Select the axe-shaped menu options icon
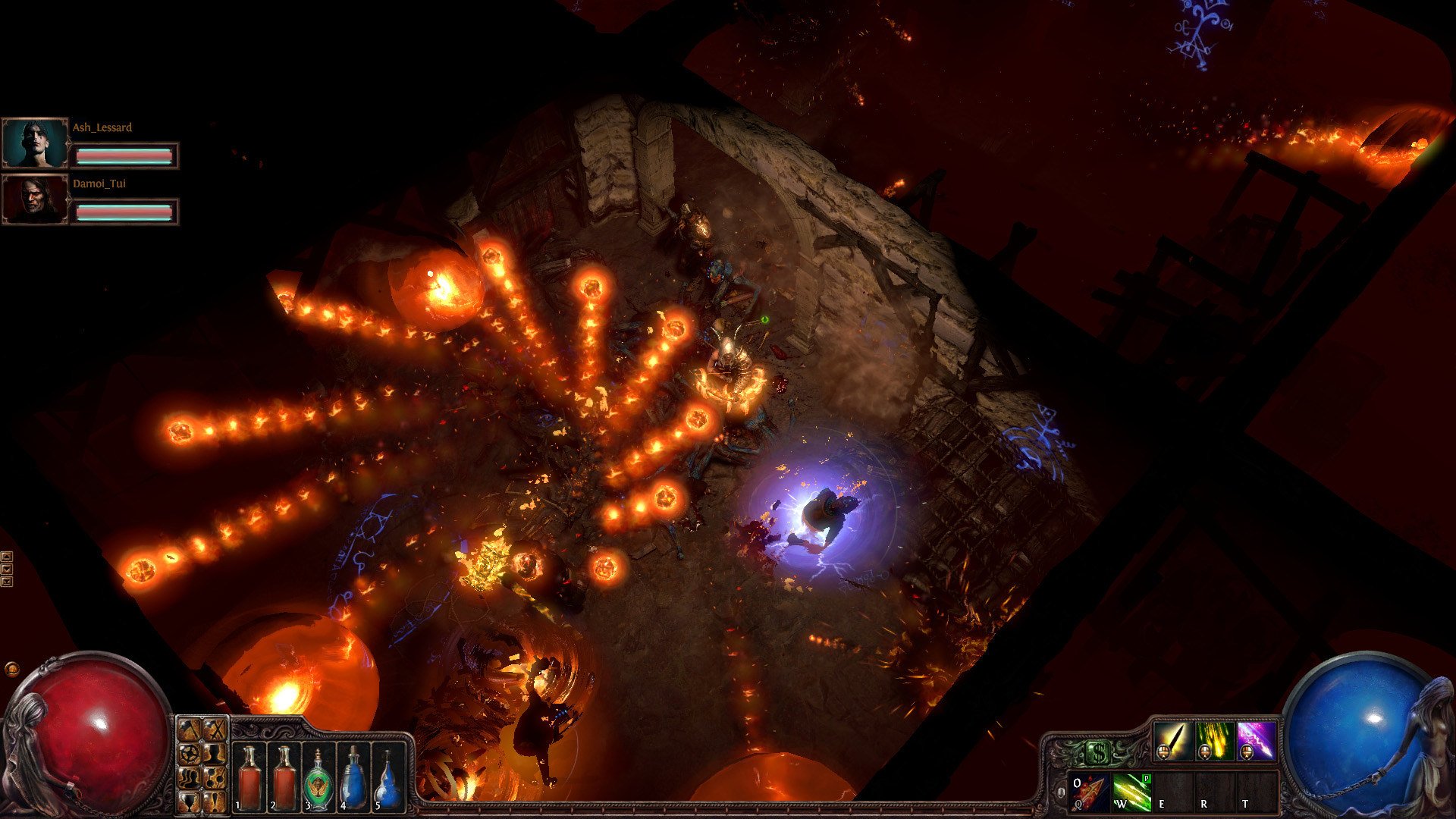Screen dimensions: 1456x819 coord(190,731)
